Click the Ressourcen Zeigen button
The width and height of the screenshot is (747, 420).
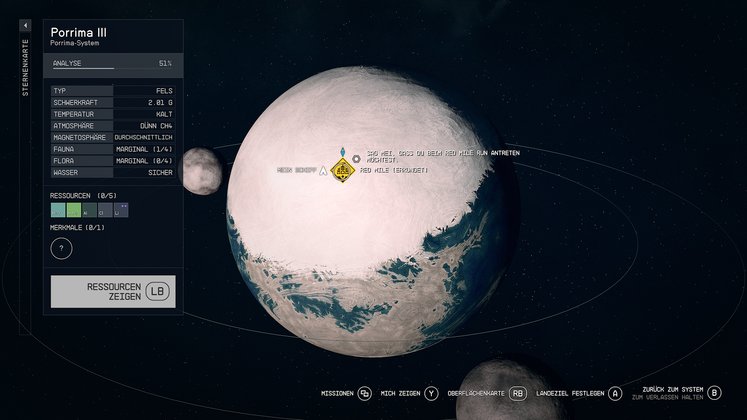click(113, 291)
